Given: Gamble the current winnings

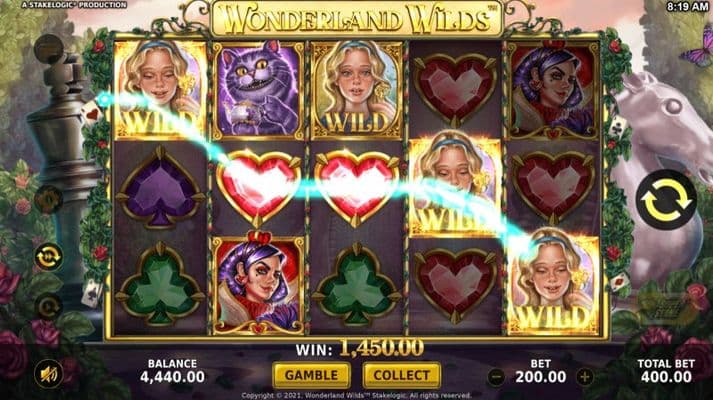Looking at the screenshot, I should click(311, 376).
